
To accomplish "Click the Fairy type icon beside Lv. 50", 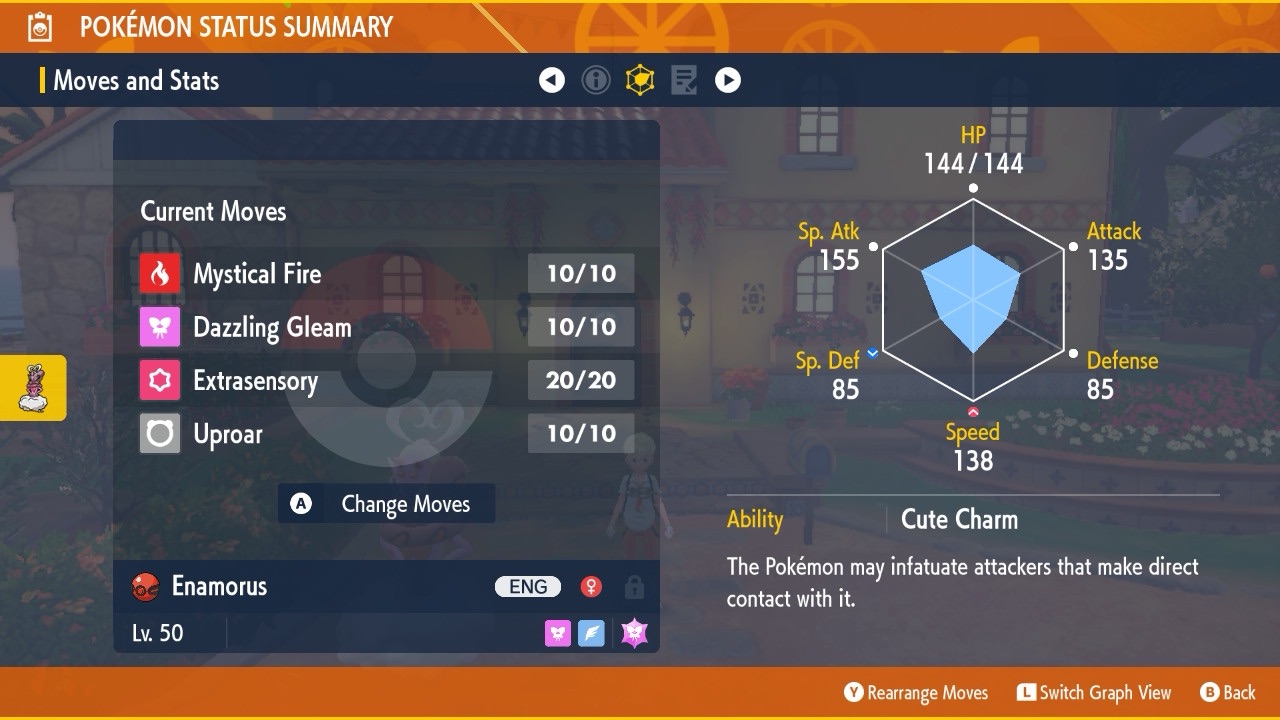I will [x=558, y=633].
